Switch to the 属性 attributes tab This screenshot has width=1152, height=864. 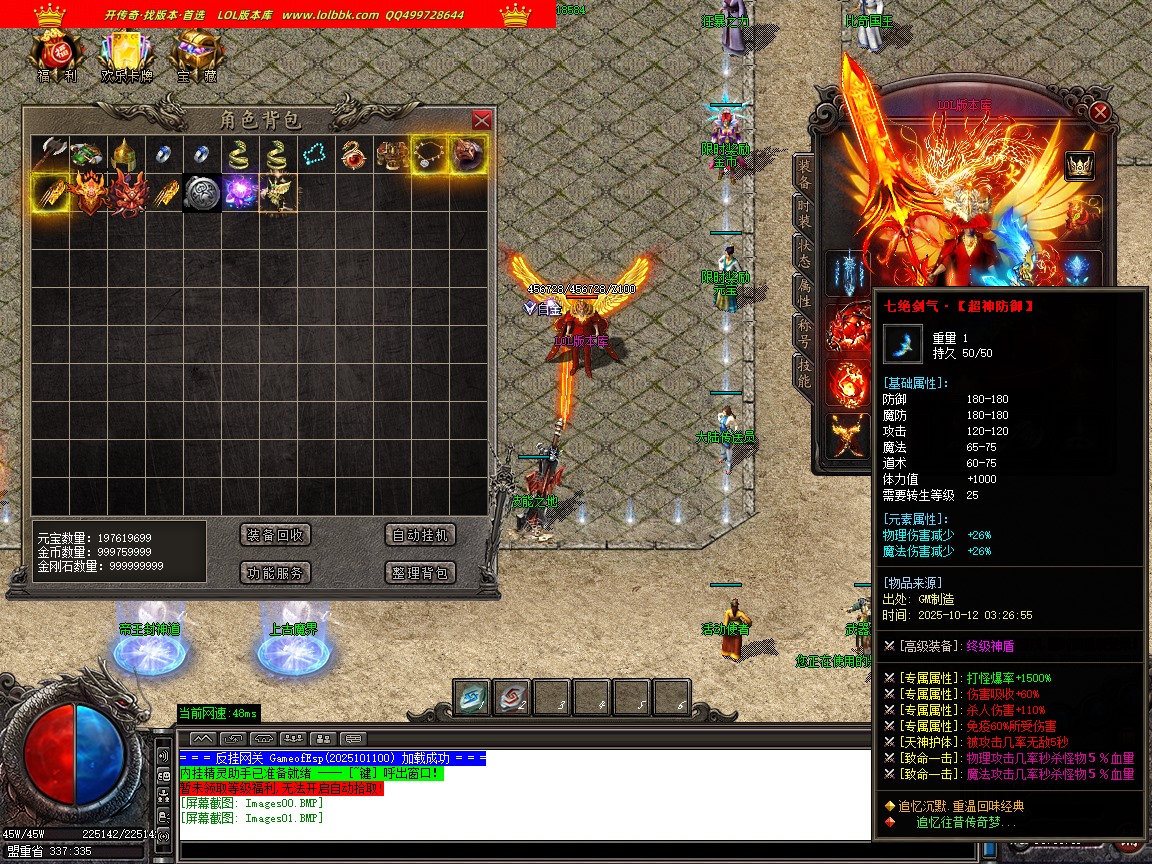(x=804, y=291)
